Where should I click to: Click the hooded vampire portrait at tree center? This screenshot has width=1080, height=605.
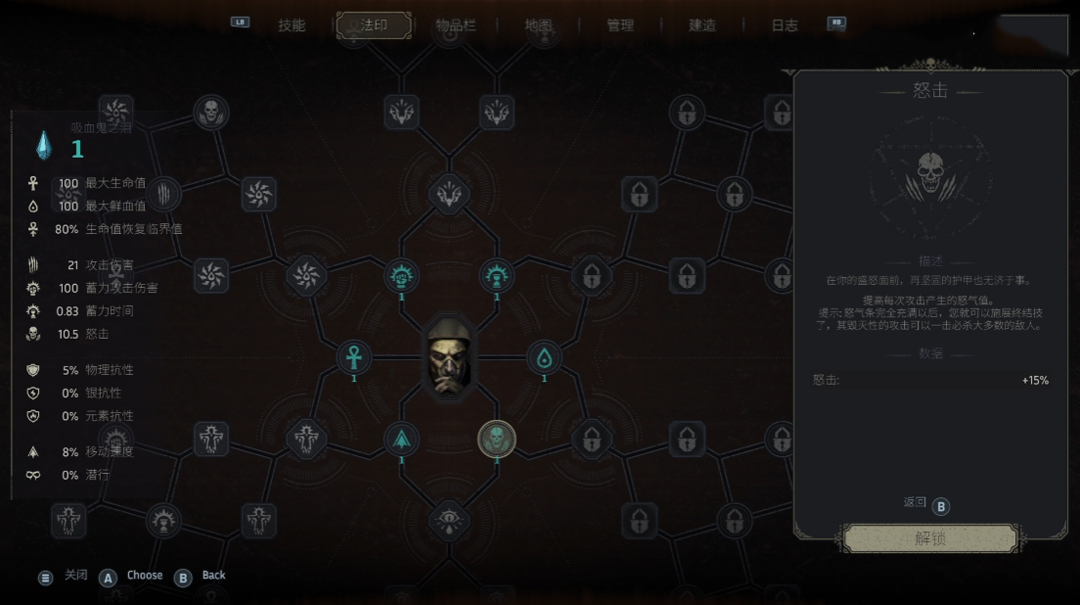449,357
